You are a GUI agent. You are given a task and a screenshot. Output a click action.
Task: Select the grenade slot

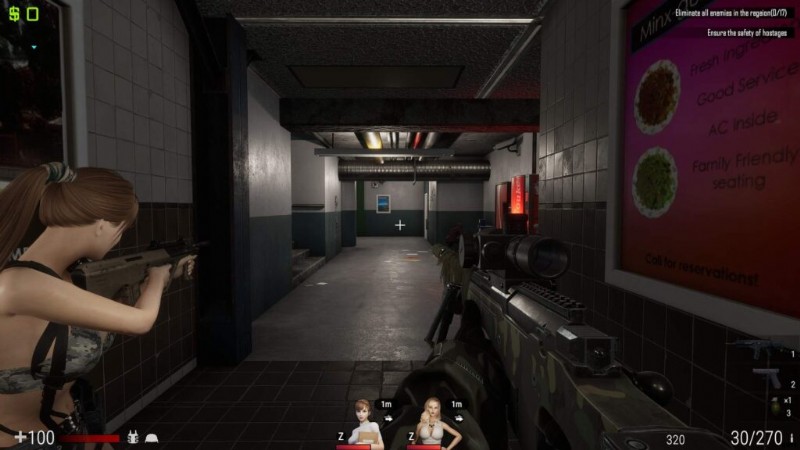(x=775, y=405)
